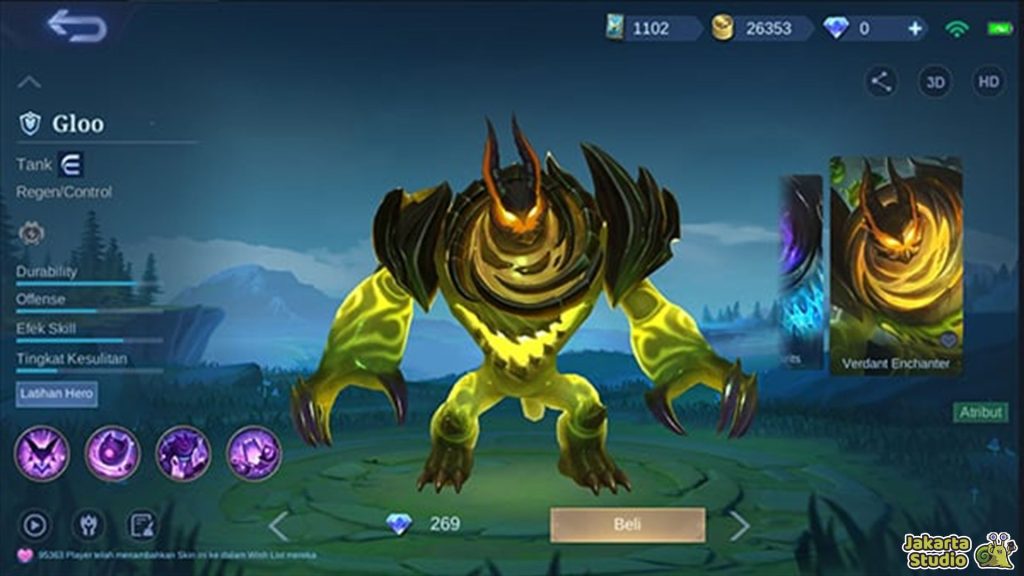Start Latihan Hero practice

[x=57, y=394]
